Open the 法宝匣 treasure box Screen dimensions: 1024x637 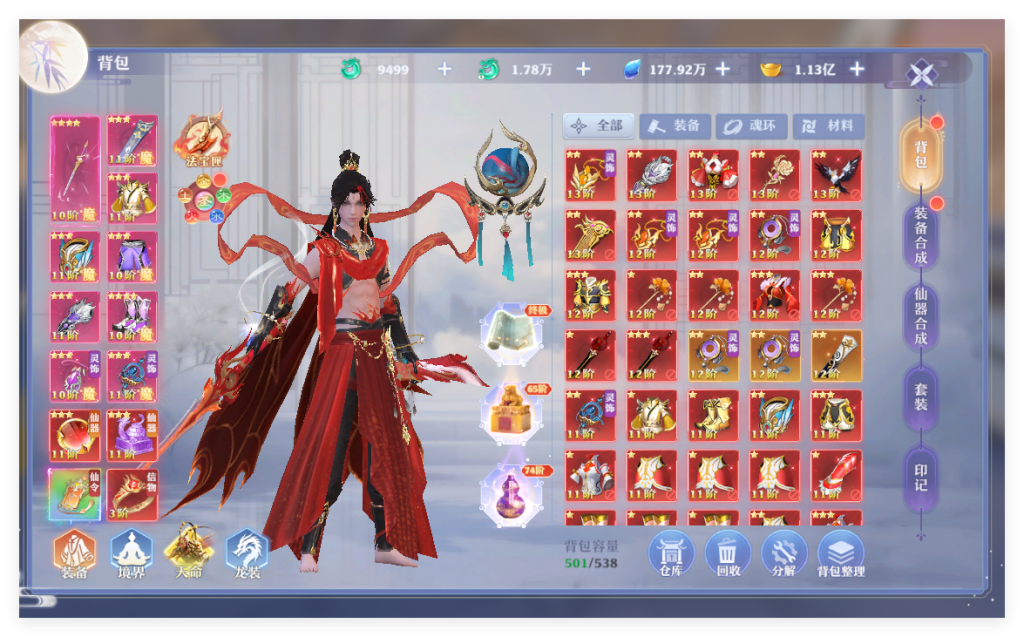coord(200,138)
